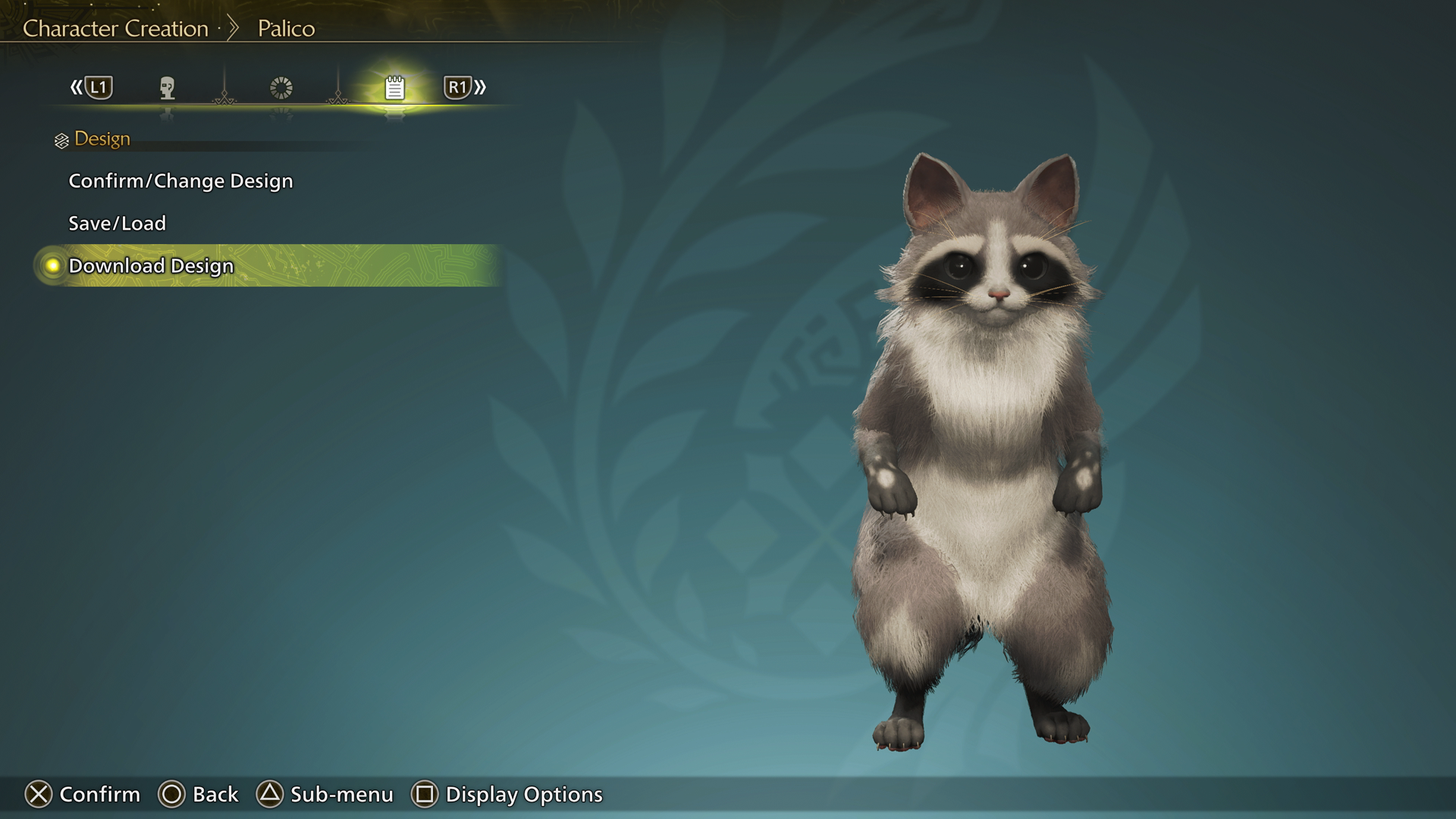Choose Download Design entry
1456x819 pixels.
[x=151, y=266]
